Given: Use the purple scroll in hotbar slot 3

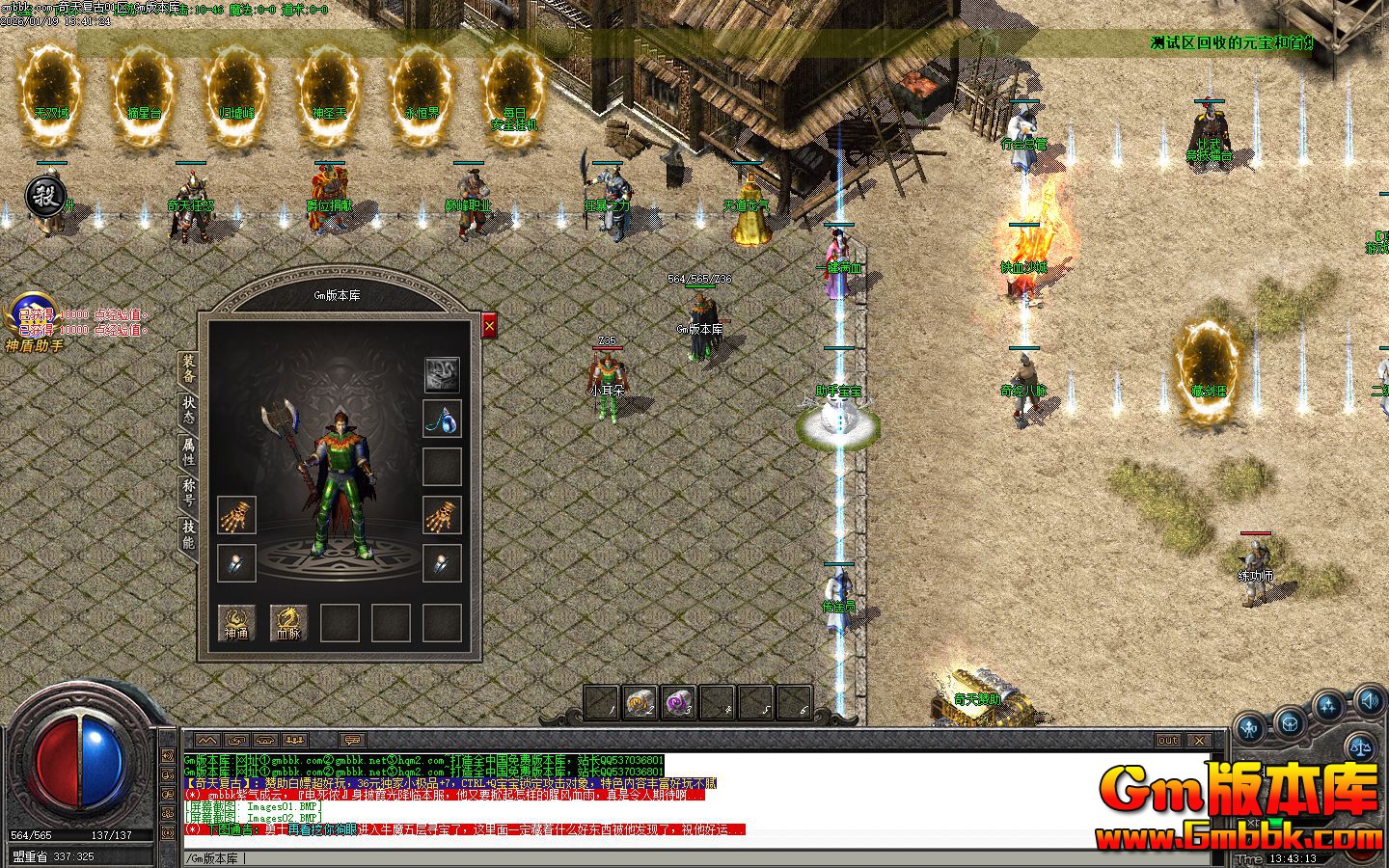Looking at the screenshot, I should point(678,703).
